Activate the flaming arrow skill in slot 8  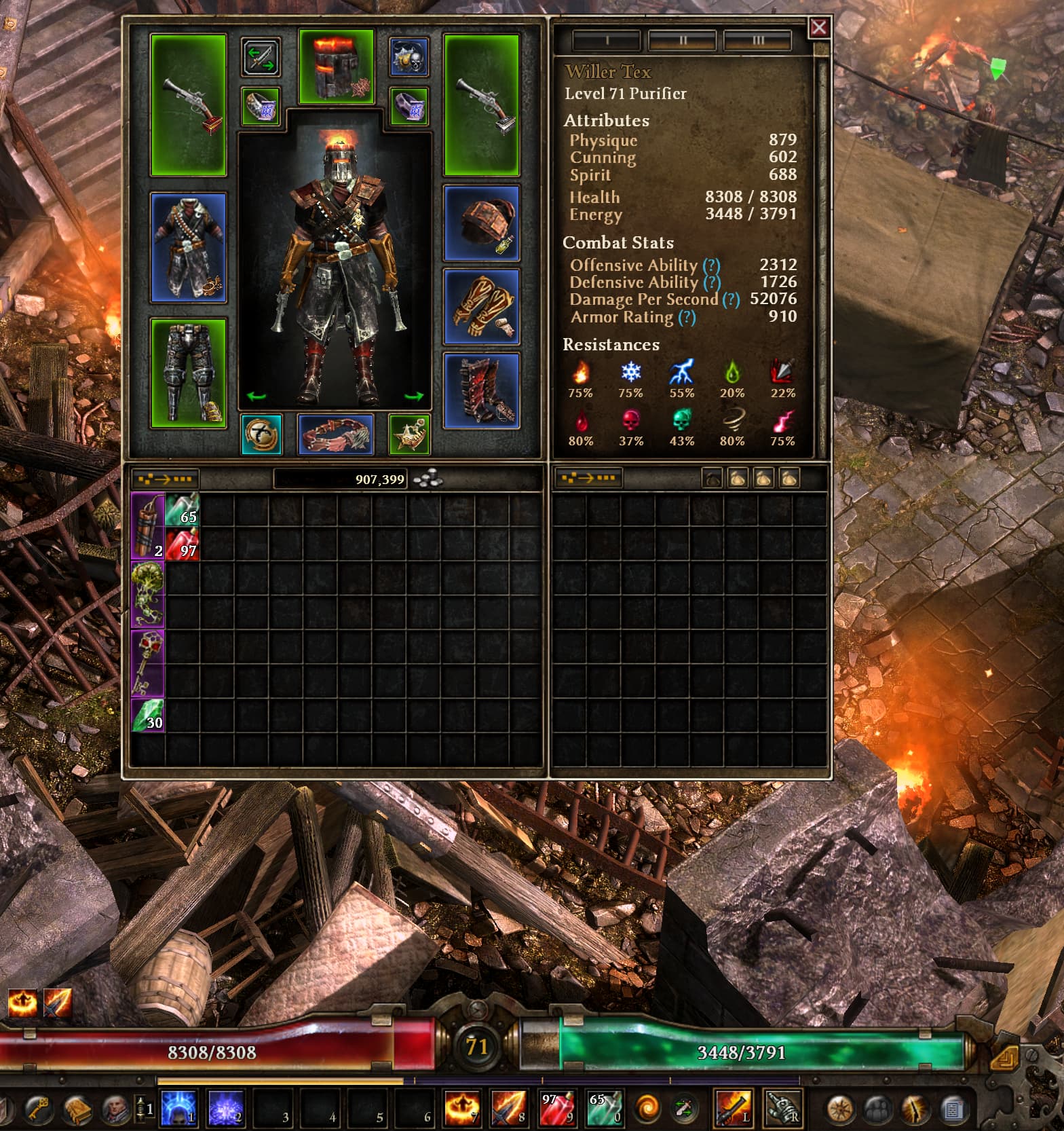pyautogui.click(x=509, y=1108)
